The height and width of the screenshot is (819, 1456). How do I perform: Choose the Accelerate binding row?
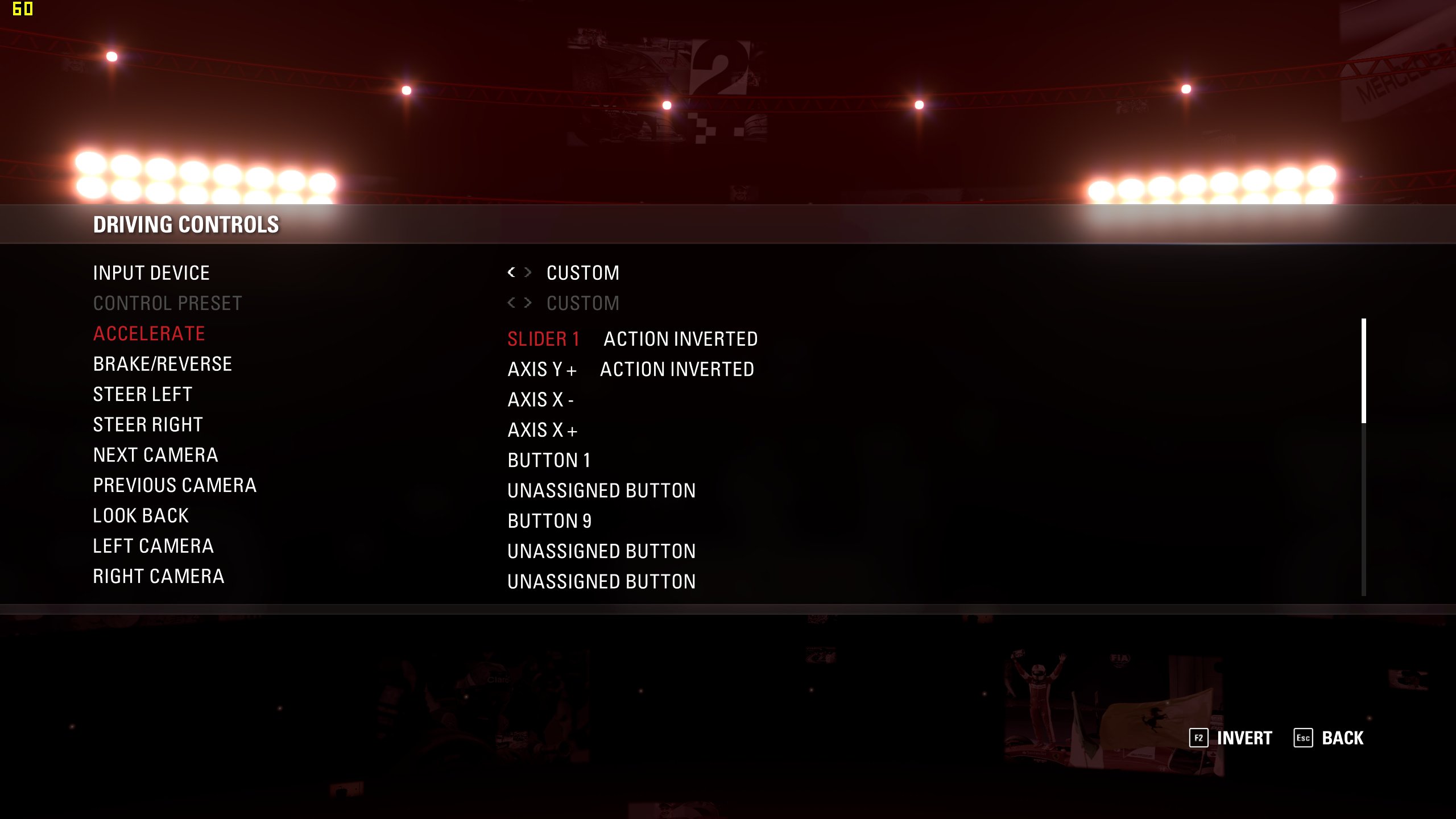(149, 334)
